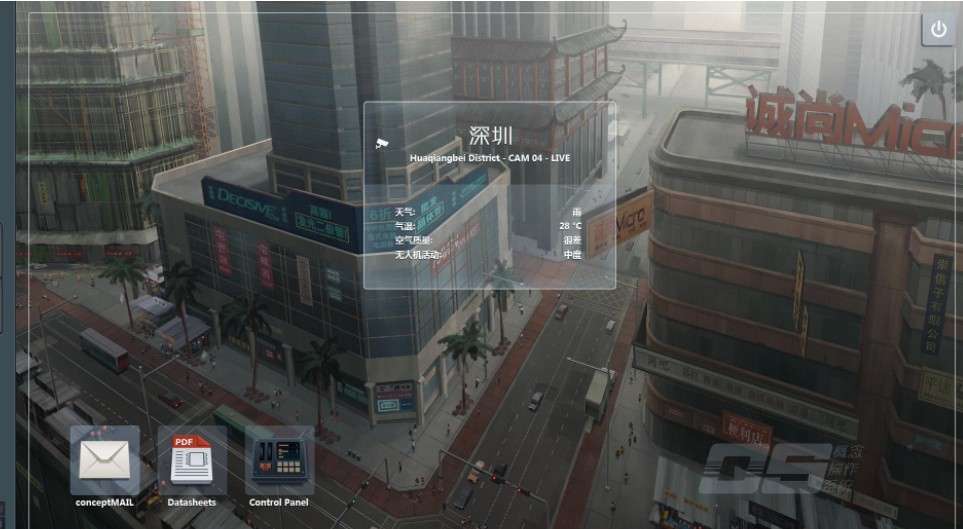Screen dimensions: 963x529
Task: Open the Datasheets PDF icon
Action: (x=191, y=461)
